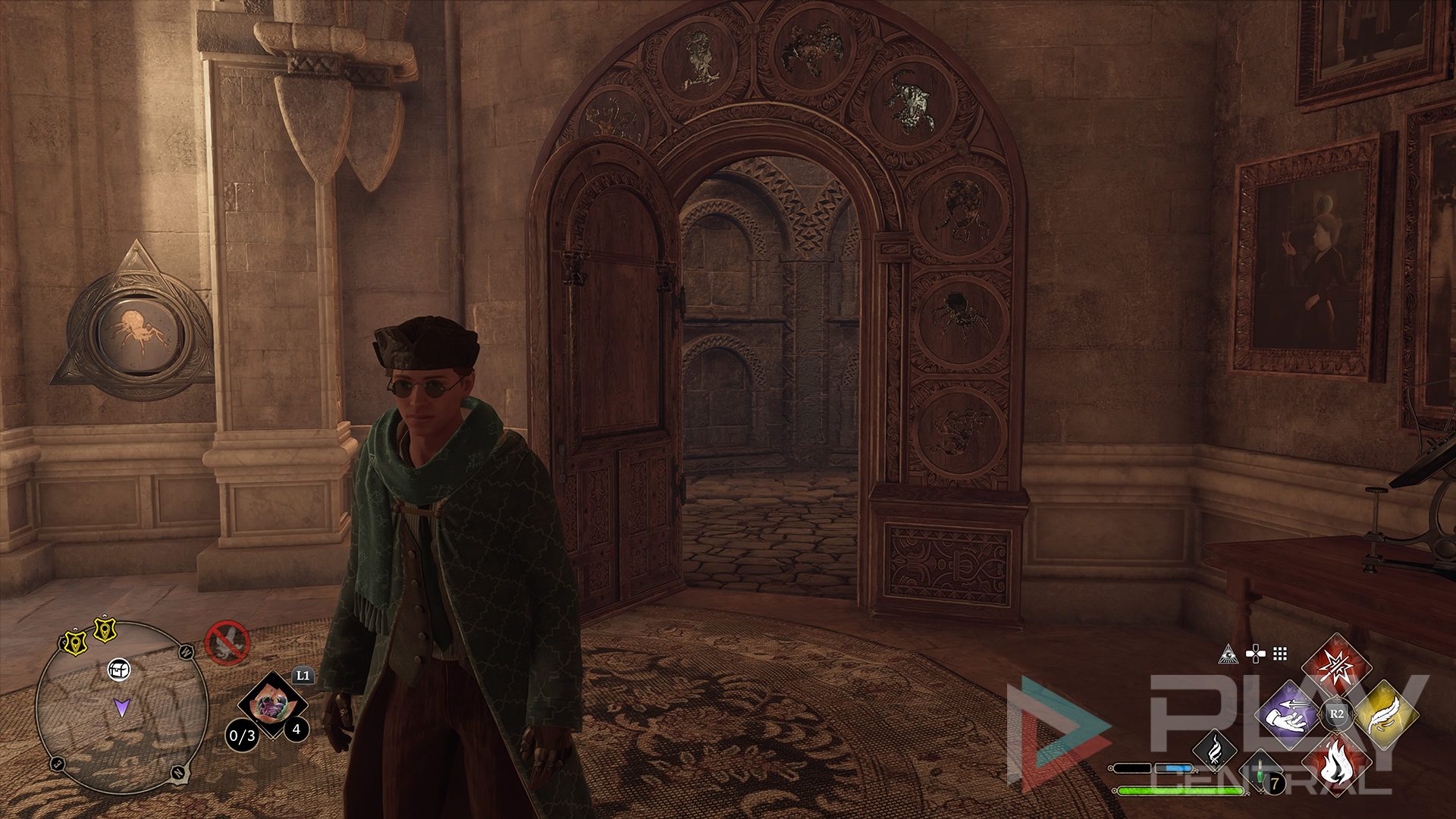
Task: Select the treasure chest marker on minimap
Action: point(119,669)
